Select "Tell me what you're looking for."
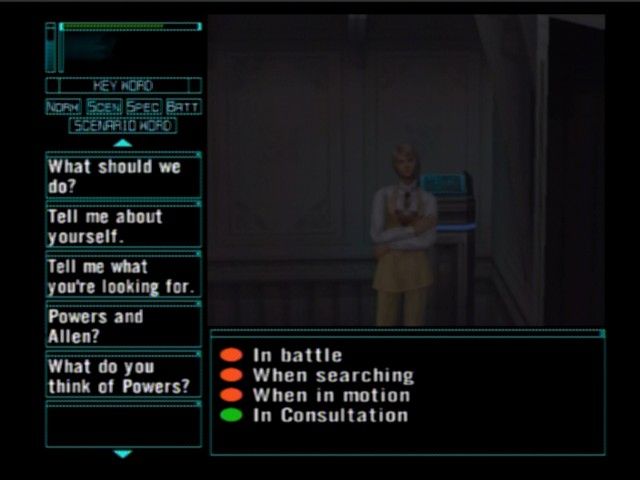 (x=123, y=276)
